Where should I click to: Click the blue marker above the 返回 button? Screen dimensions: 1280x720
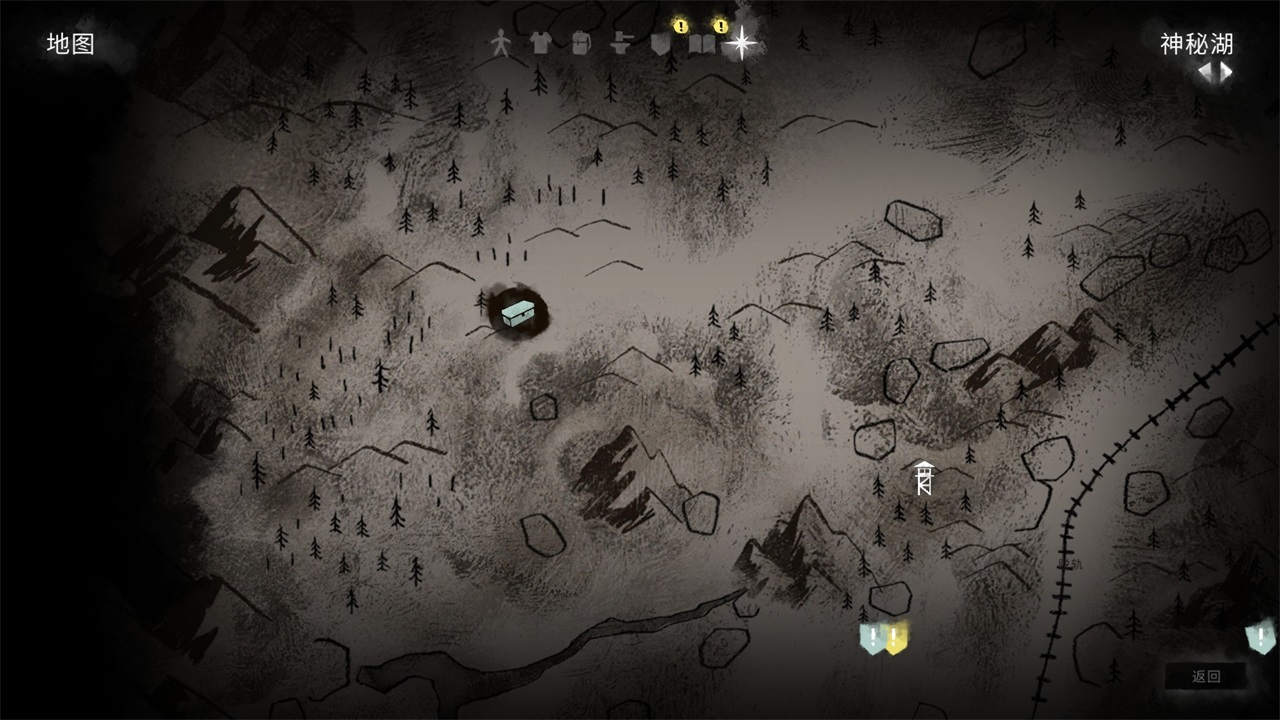click(x=1260, y=637)
